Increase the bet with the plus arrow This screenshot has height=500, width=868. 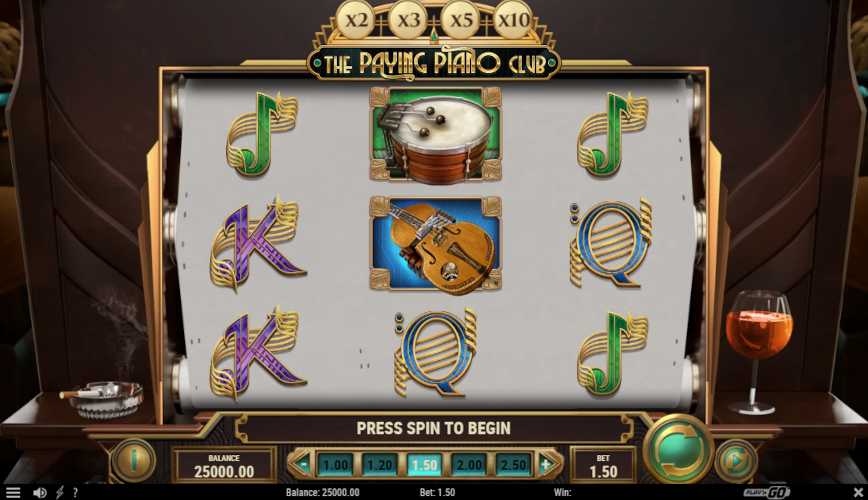546,464
